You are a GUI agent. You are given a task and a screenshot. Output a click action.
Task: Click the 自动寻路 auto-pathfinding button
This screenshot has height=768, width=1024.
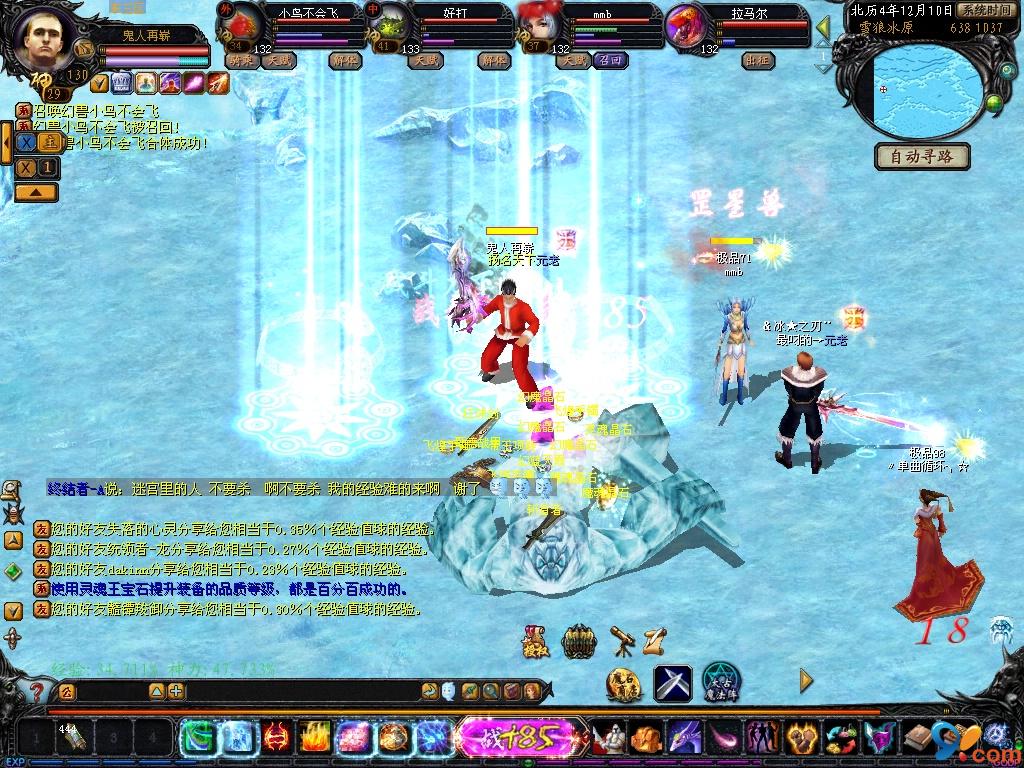922,156
